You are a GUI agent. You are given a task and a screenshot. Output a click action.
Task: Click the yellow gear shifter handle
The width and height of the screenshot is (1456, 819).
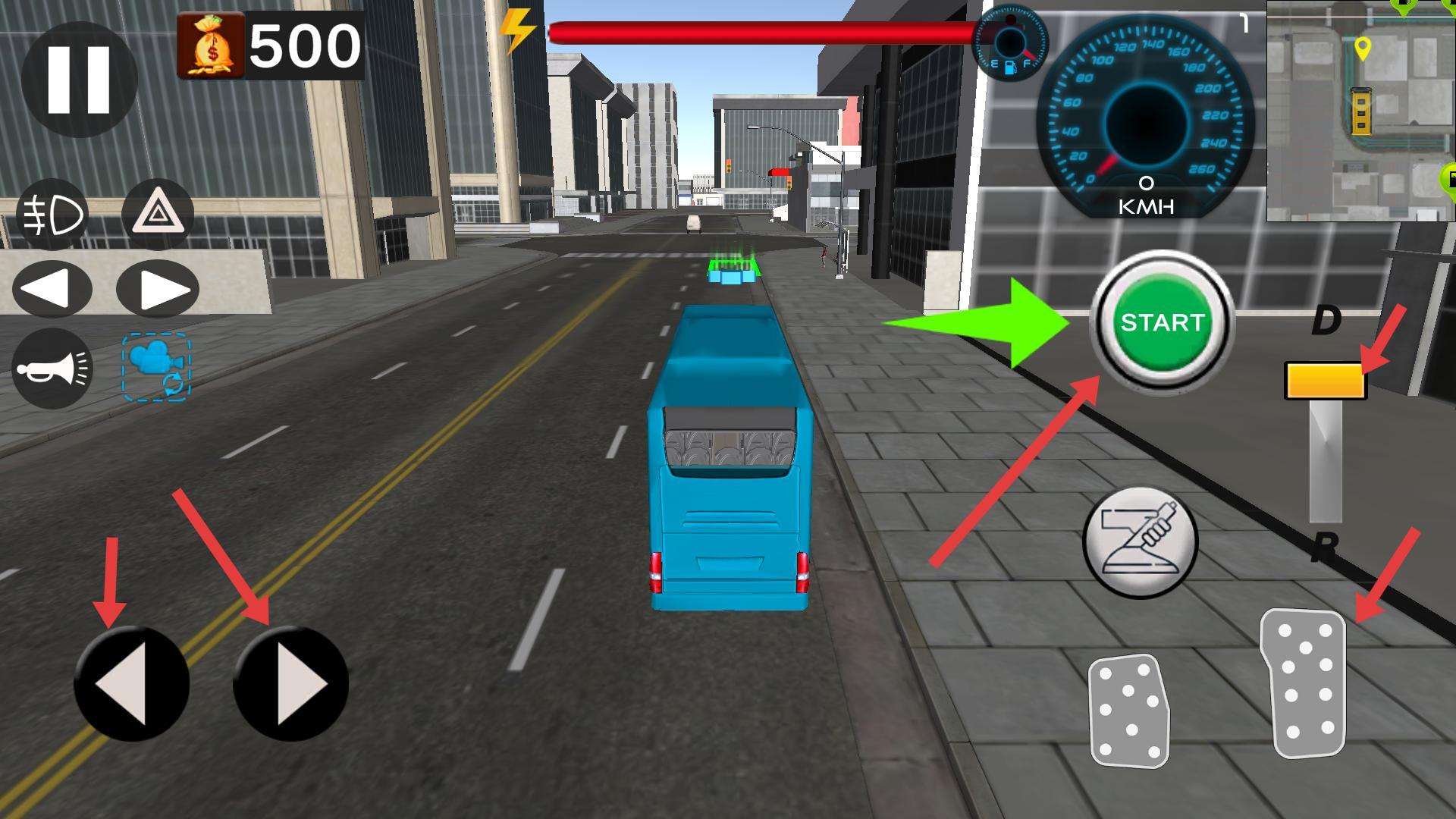pyautogui.click(x=1325, y=381)
